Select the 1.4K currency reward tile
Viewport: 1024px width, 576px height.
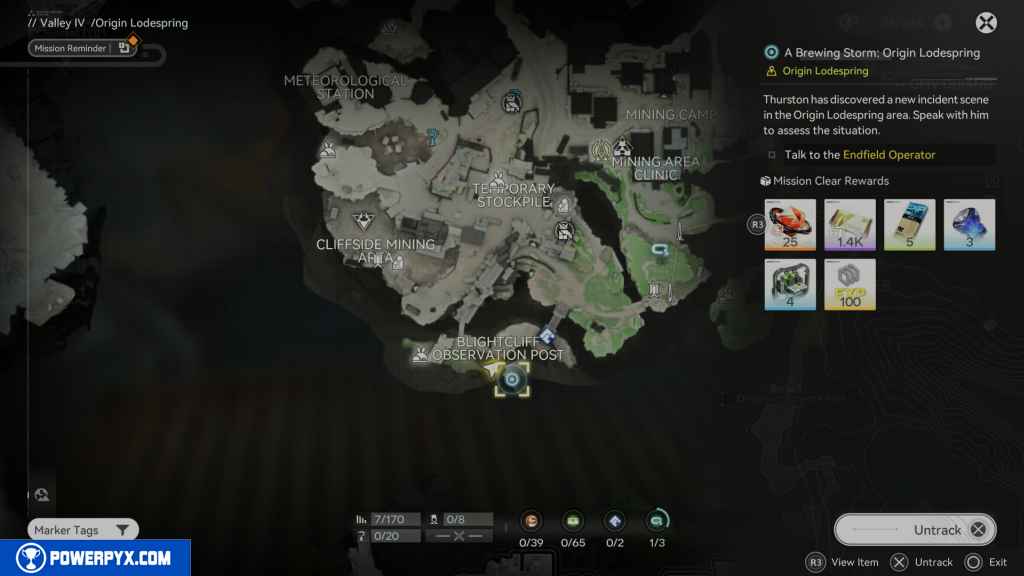tap(850, 225)
